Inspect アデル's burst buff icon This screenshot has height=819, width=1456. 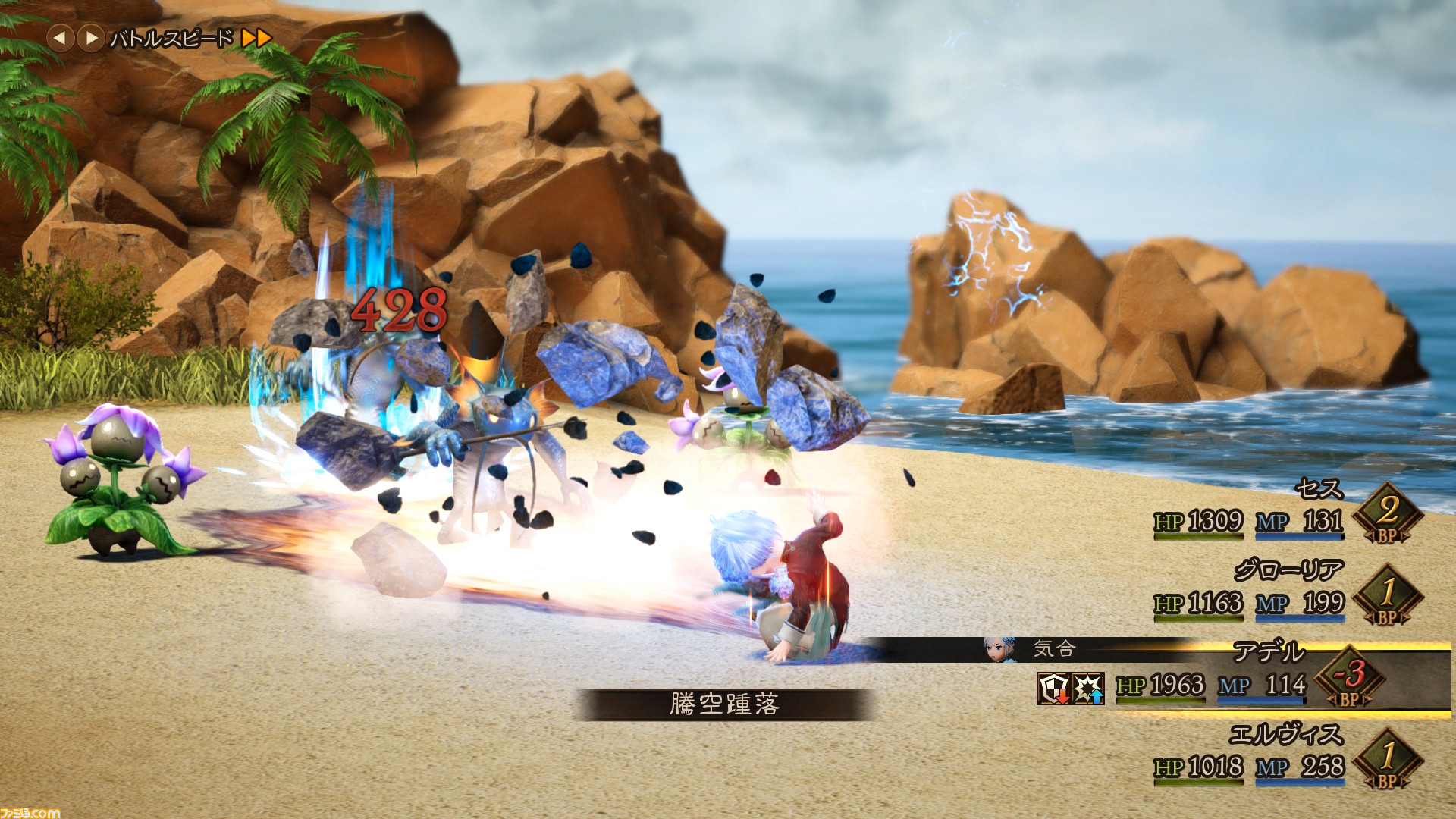1088,689
